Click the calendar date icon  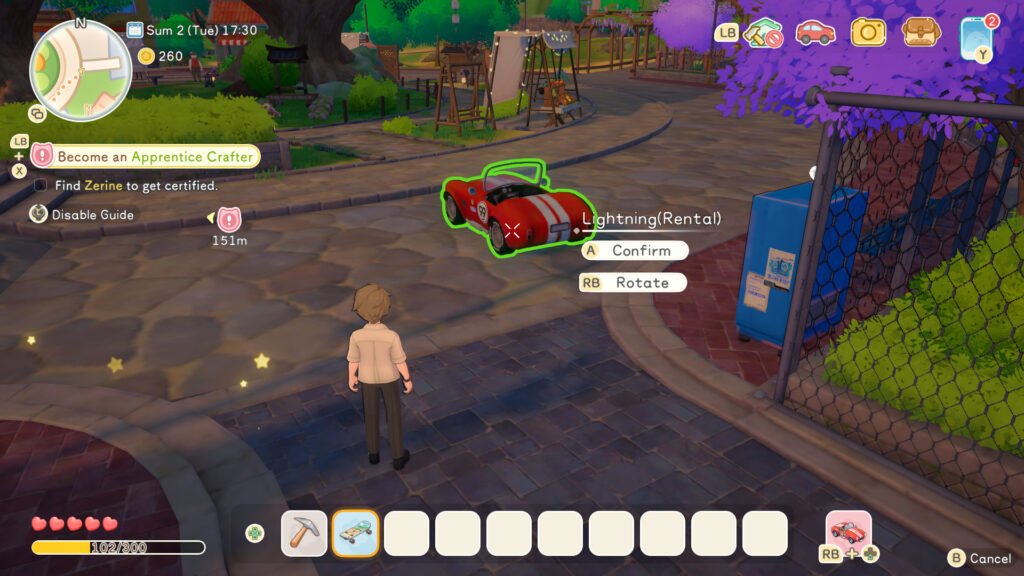click(137, 30)
